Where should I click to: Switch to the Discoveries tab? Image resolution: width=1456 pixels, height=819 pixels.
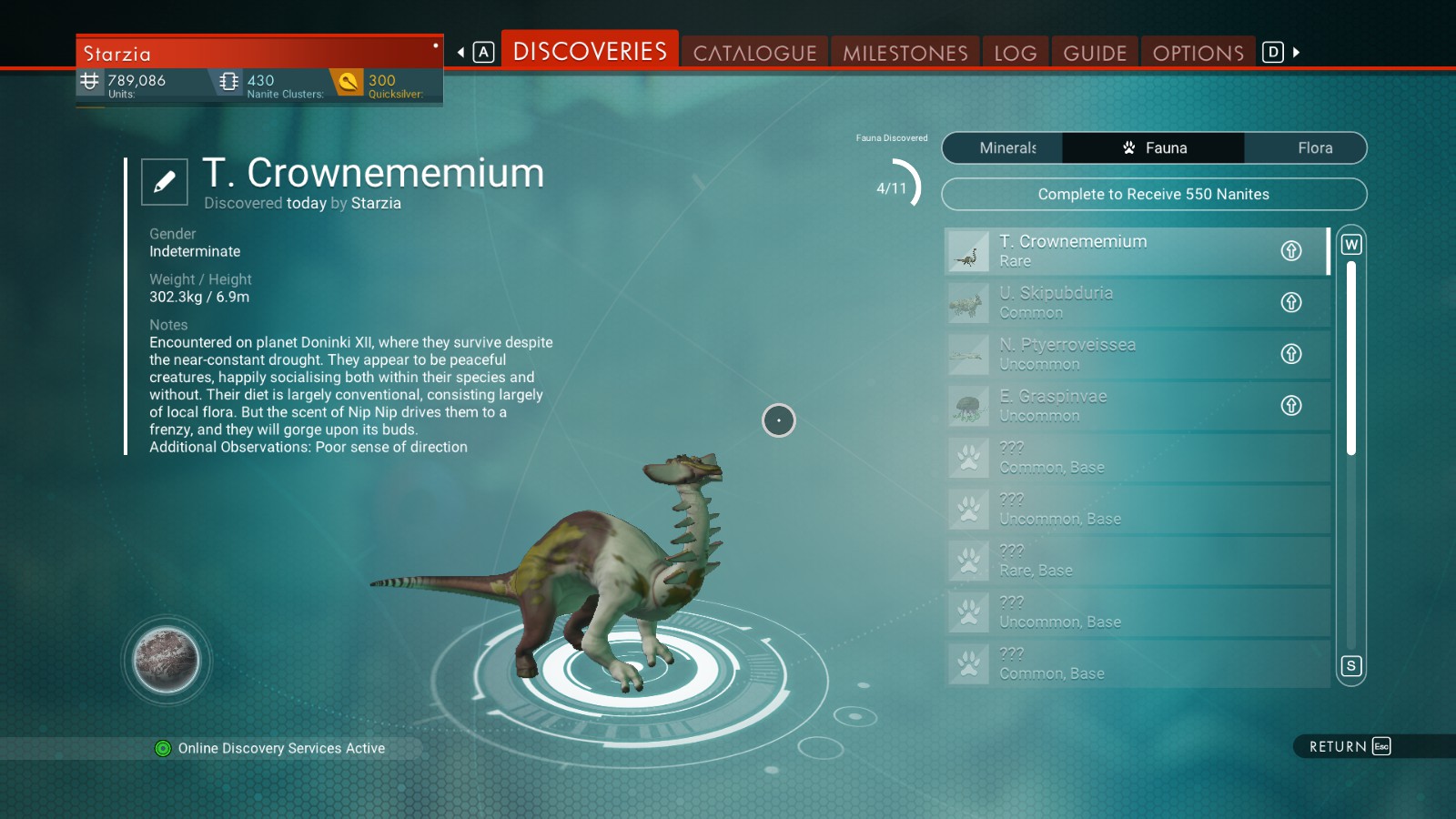590,52
